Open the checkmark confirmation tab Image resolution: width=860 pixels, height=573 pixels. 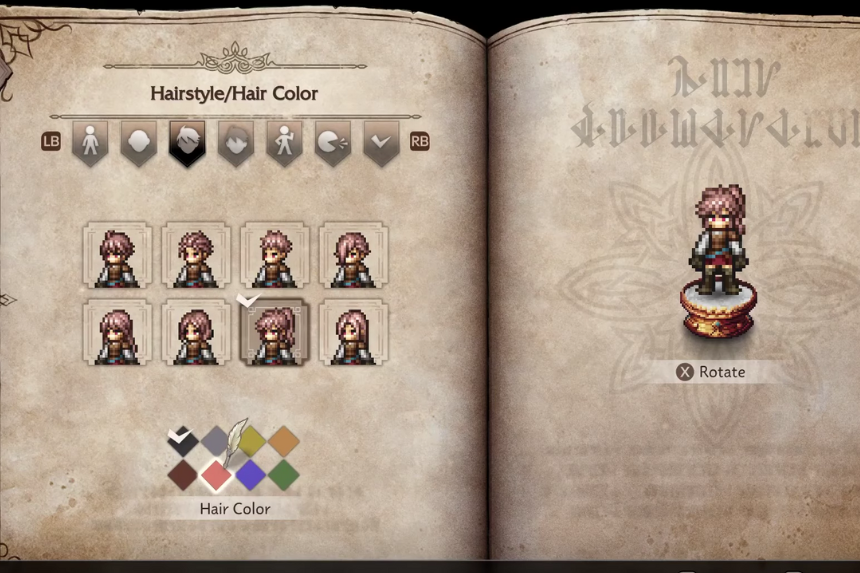pyautogui.click(x=381, y=142)
